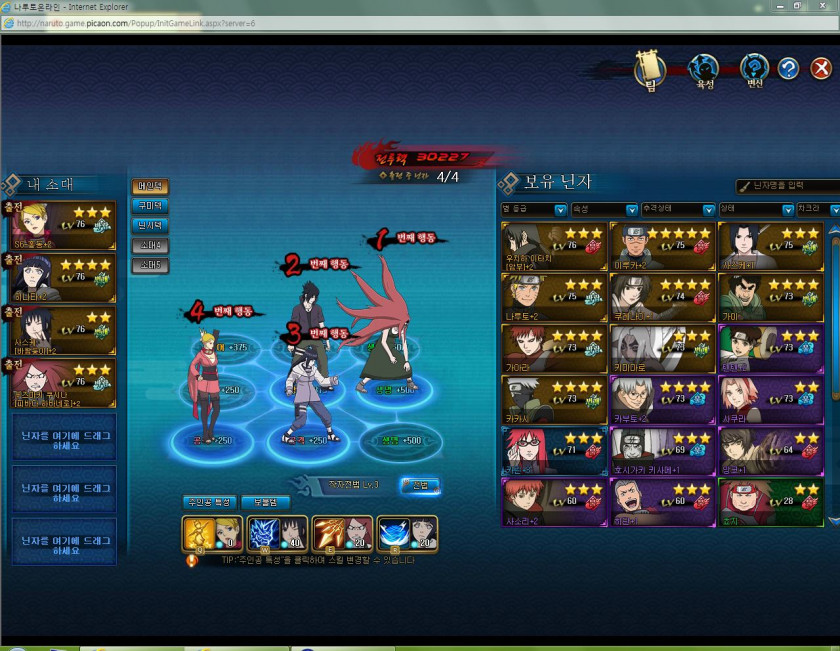Click the ninja name search field
Viewport: 840px width, 651px height.
(x=794, y=186)
